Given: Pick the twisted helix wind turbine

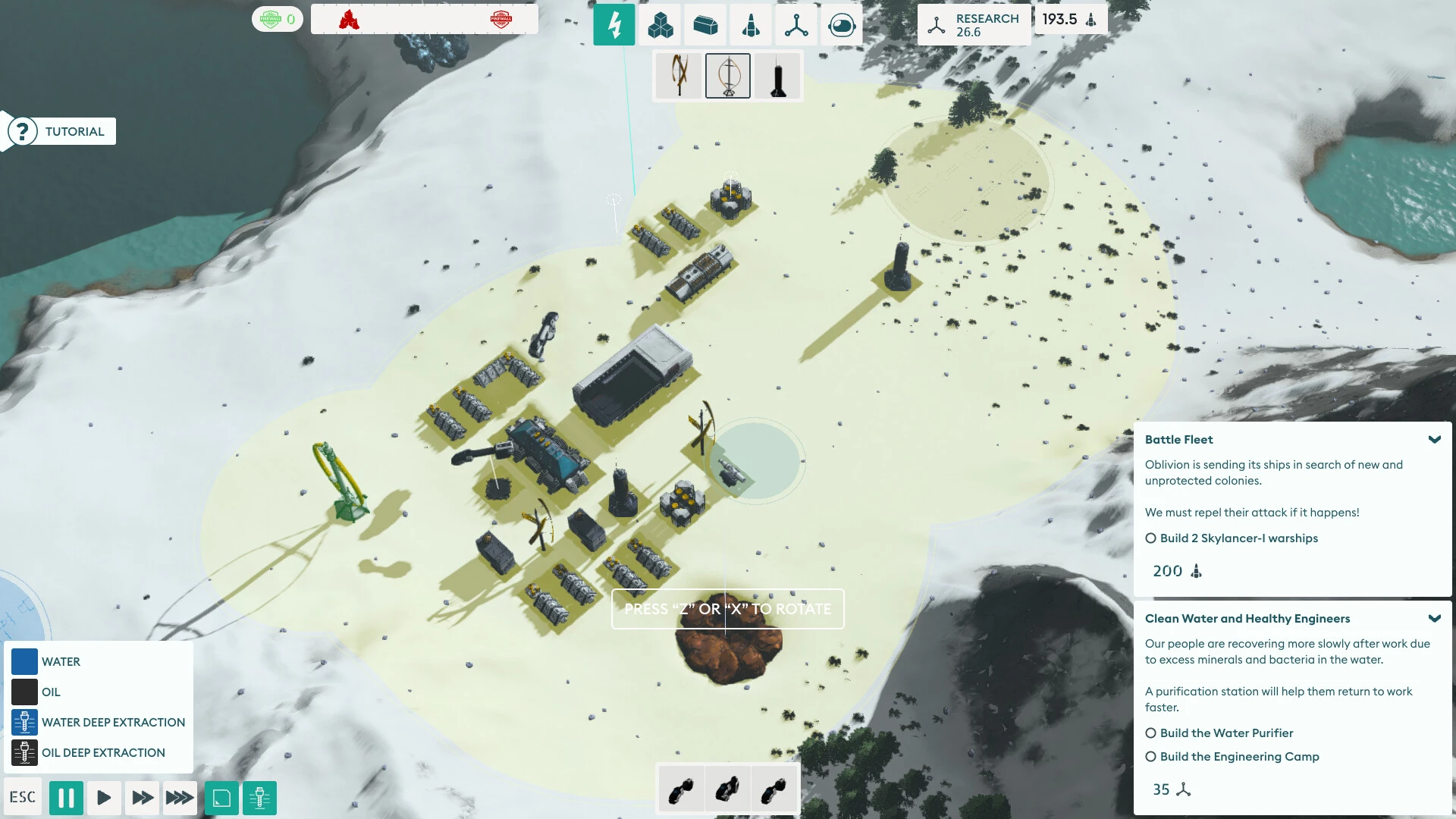Looking at the screenshot, I should pos(679,76).
